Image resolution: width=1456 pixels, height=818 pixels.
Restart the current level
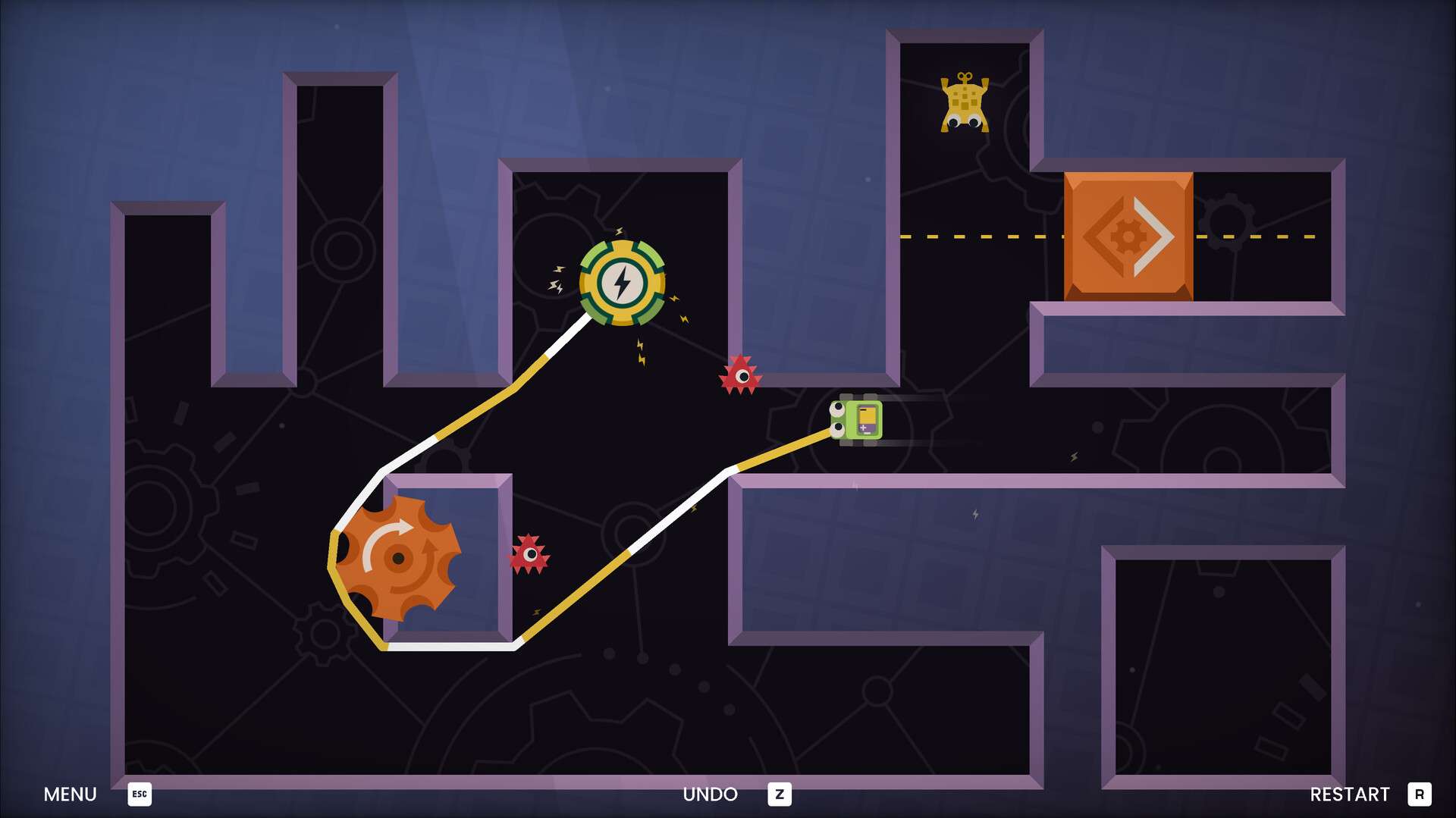pos(1350,794)
